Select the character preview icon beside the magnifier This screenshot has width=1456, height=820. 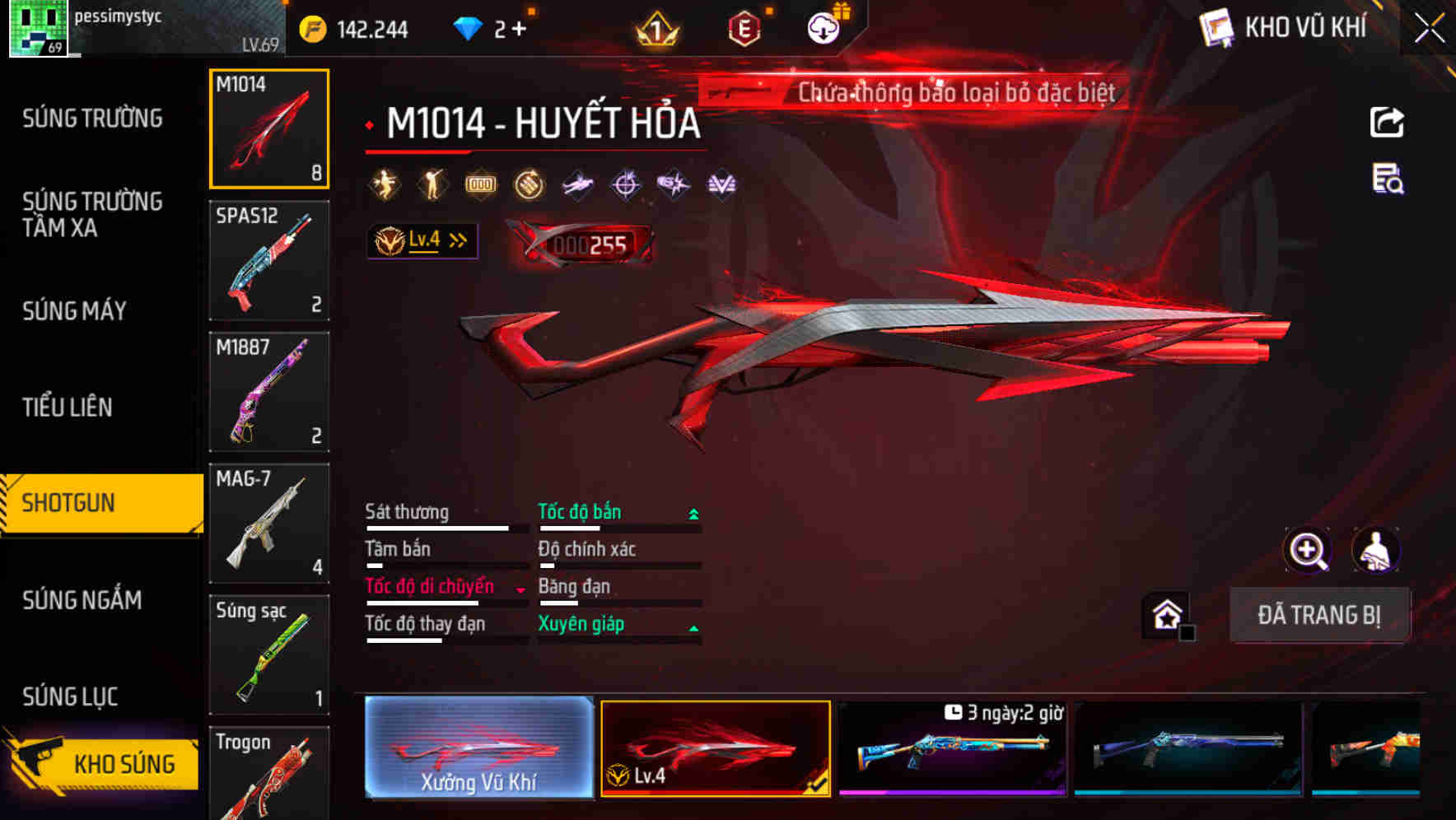point(1378,550)
